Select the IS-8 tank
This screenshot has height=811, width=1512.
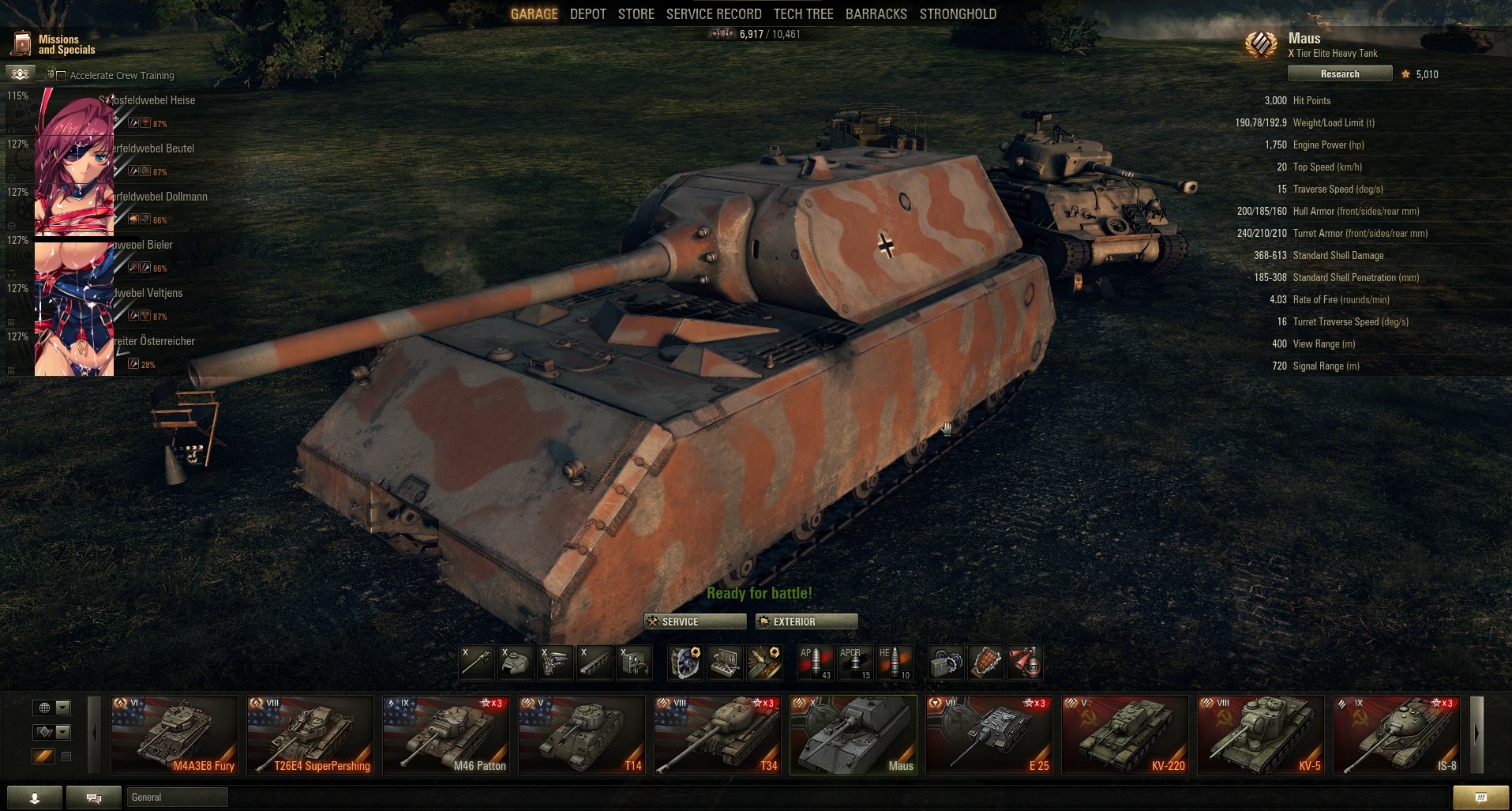[x=1397, y=734]
